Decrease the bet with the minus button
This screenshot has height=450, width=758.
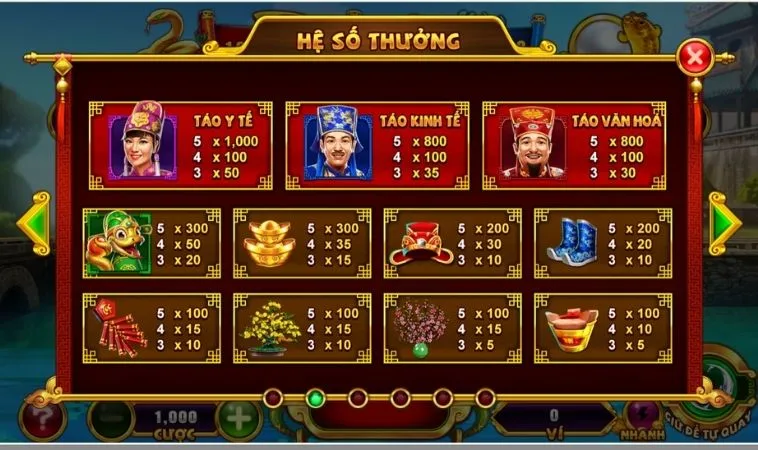click(x=109, y=417)
